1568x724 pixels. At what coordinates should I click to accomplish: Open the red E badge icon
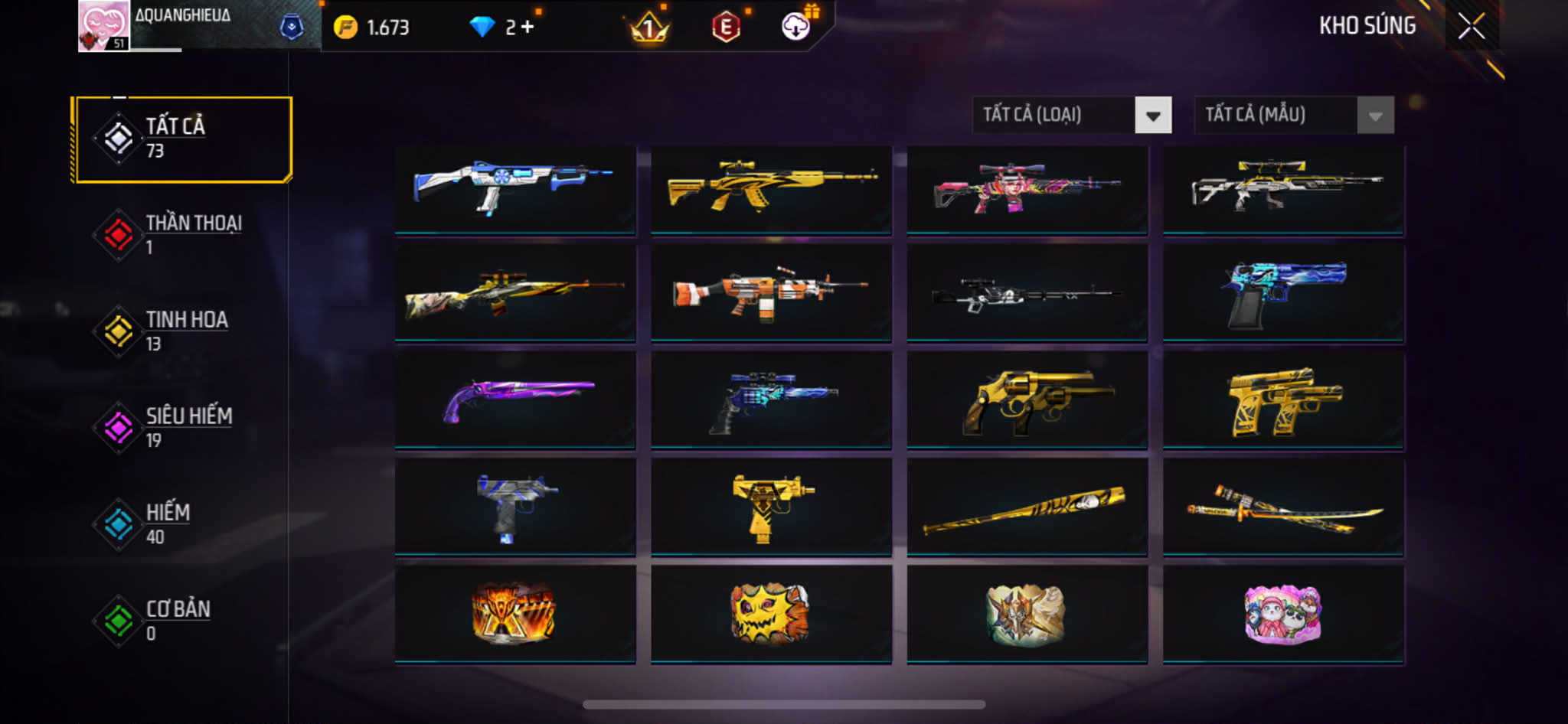coord(725,28)
